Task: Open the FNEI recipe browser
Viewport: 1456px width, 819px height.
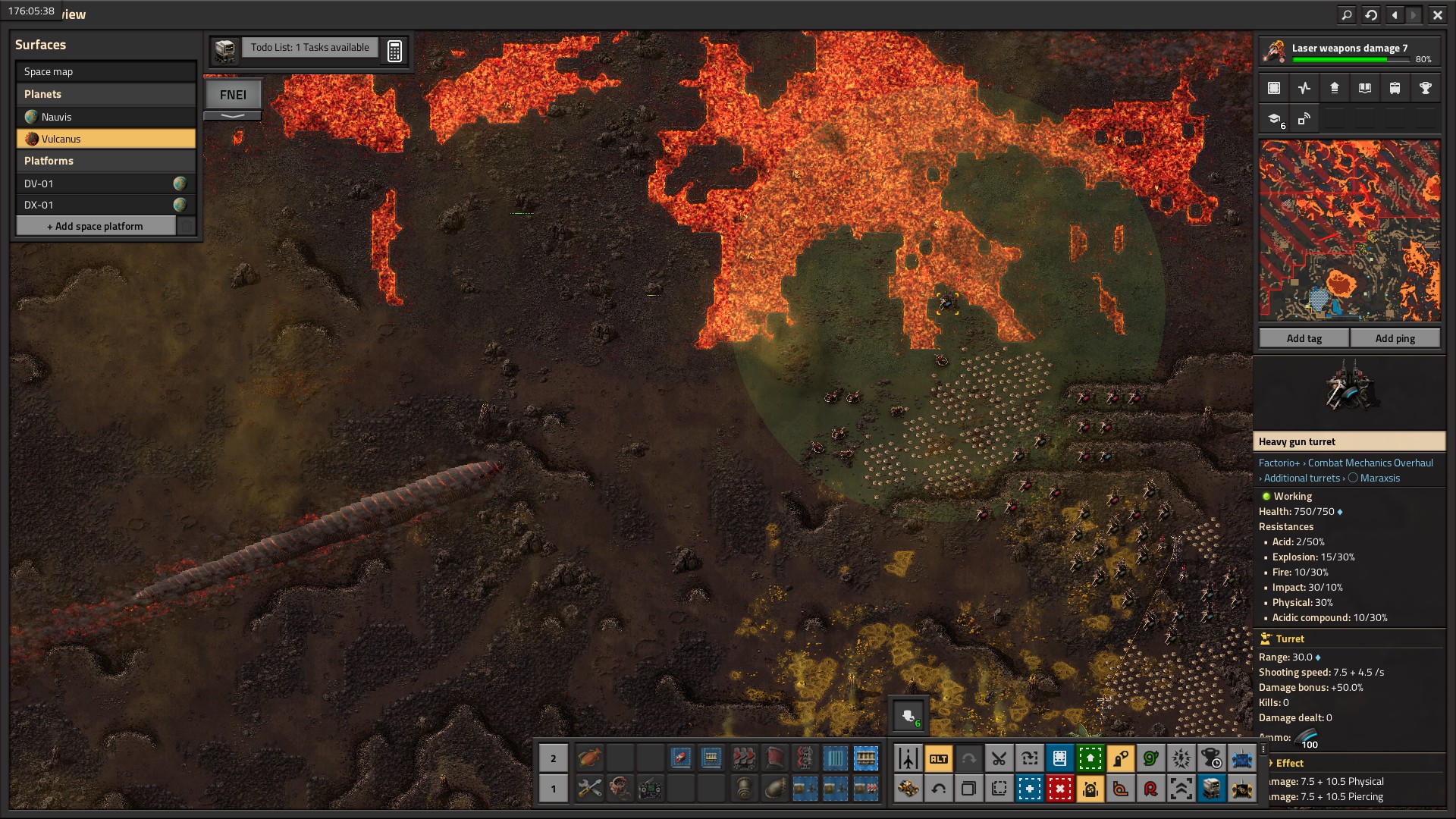Action: click(233, 95)
